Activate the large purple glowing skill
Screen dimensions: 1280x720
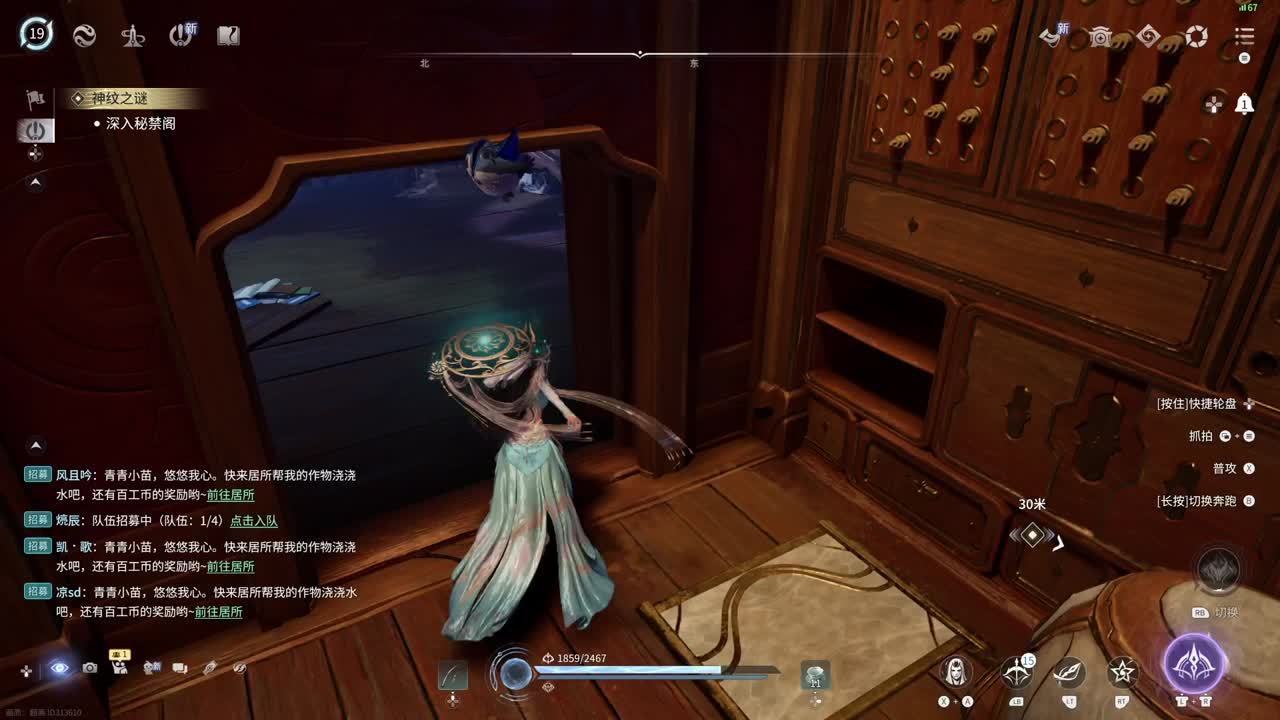[1194, 663]
